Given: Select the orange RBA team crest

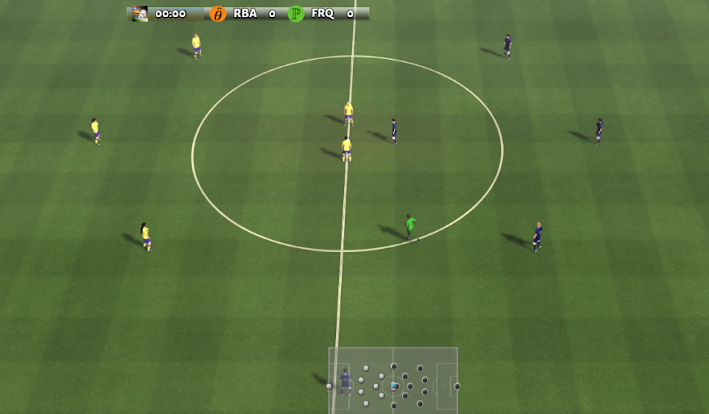Looking at the screenshot, I should [218, 14].
